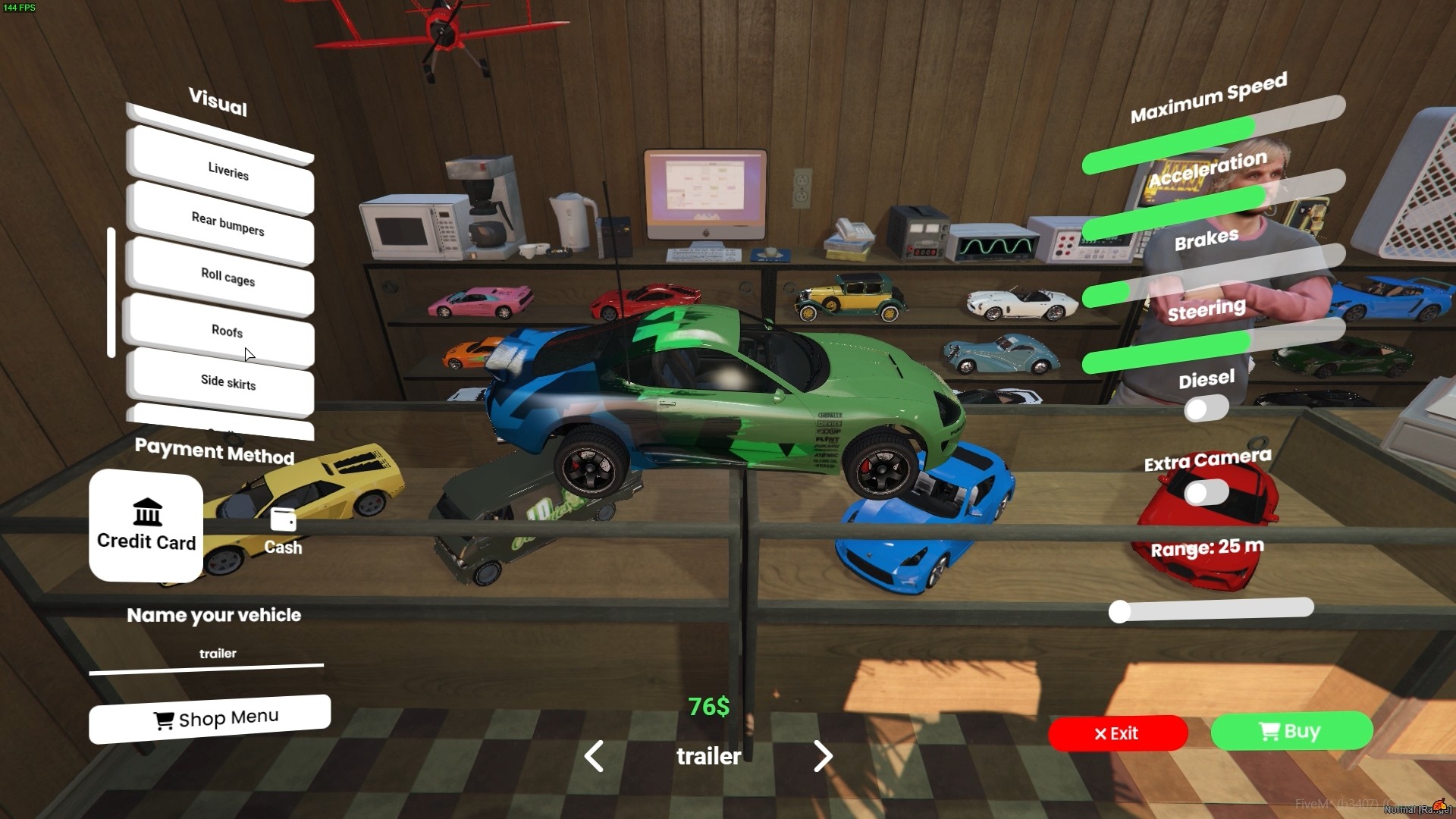The image size is (1456, 819).
Task: Open the Roofs customization entry
Action: point(227,331)
